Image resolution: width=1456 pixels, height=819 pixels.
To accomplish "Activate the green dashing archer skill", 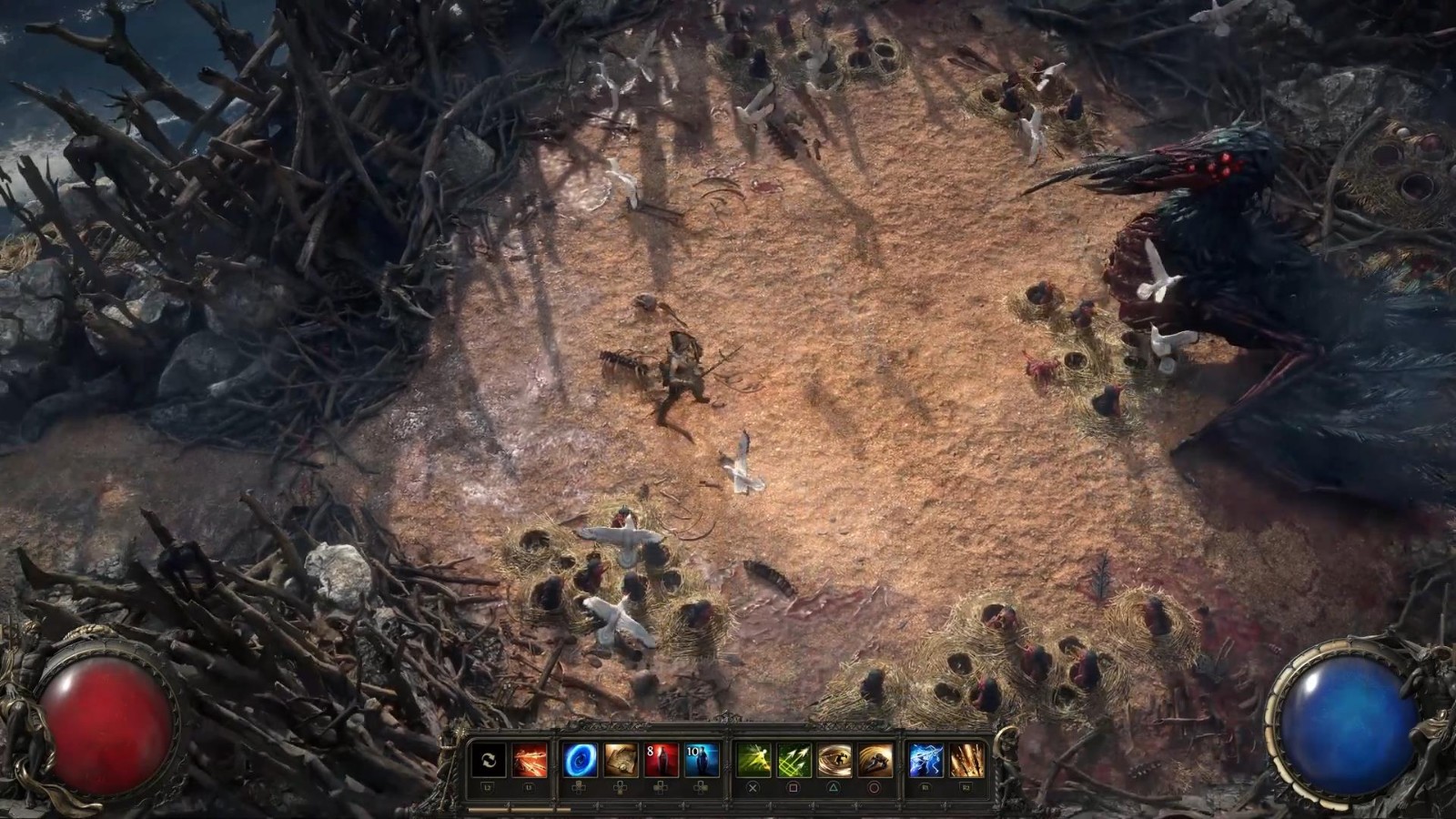I will [x=753, y=760].
